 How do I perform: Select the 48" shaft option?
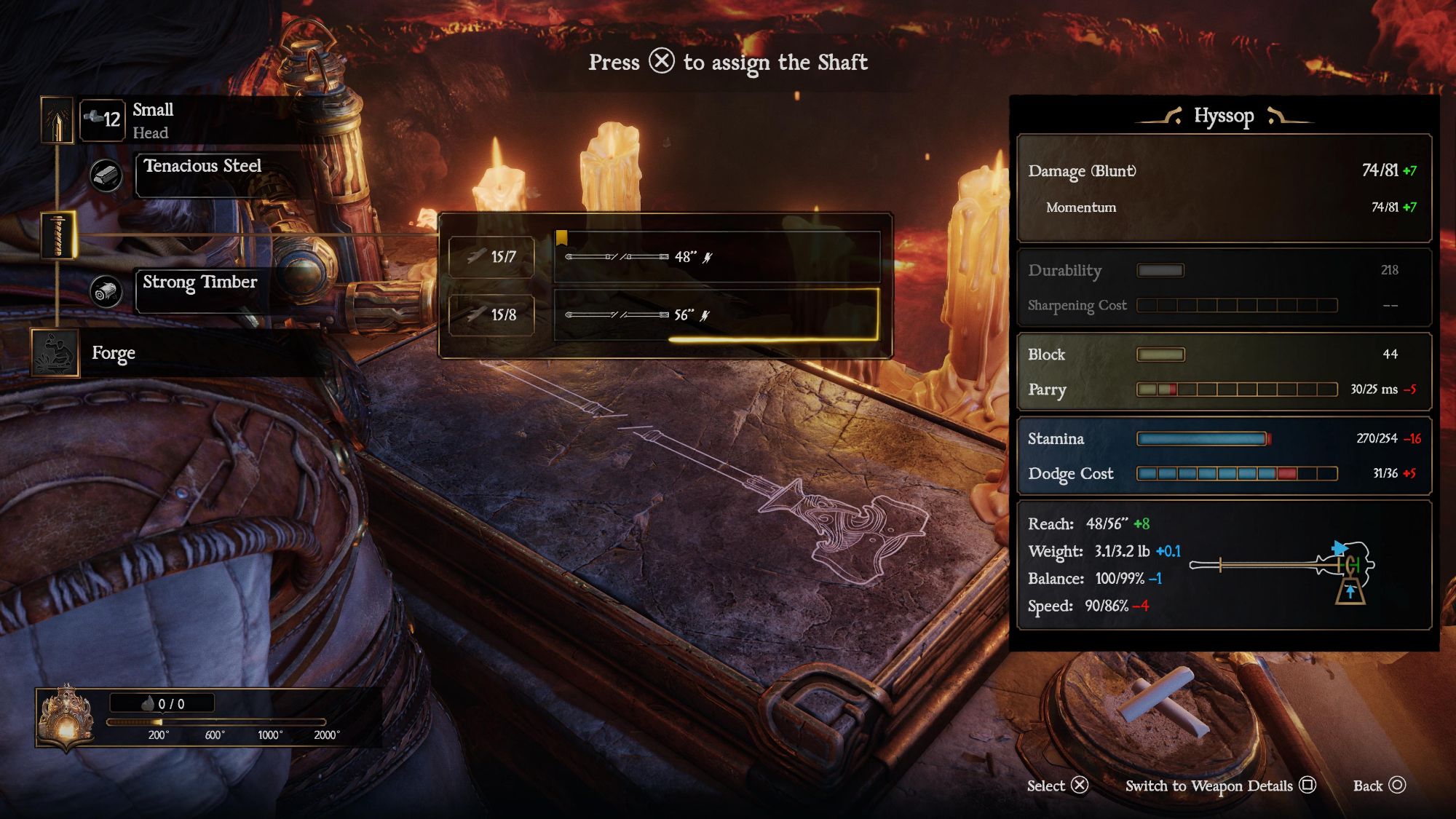click(716, 257)
